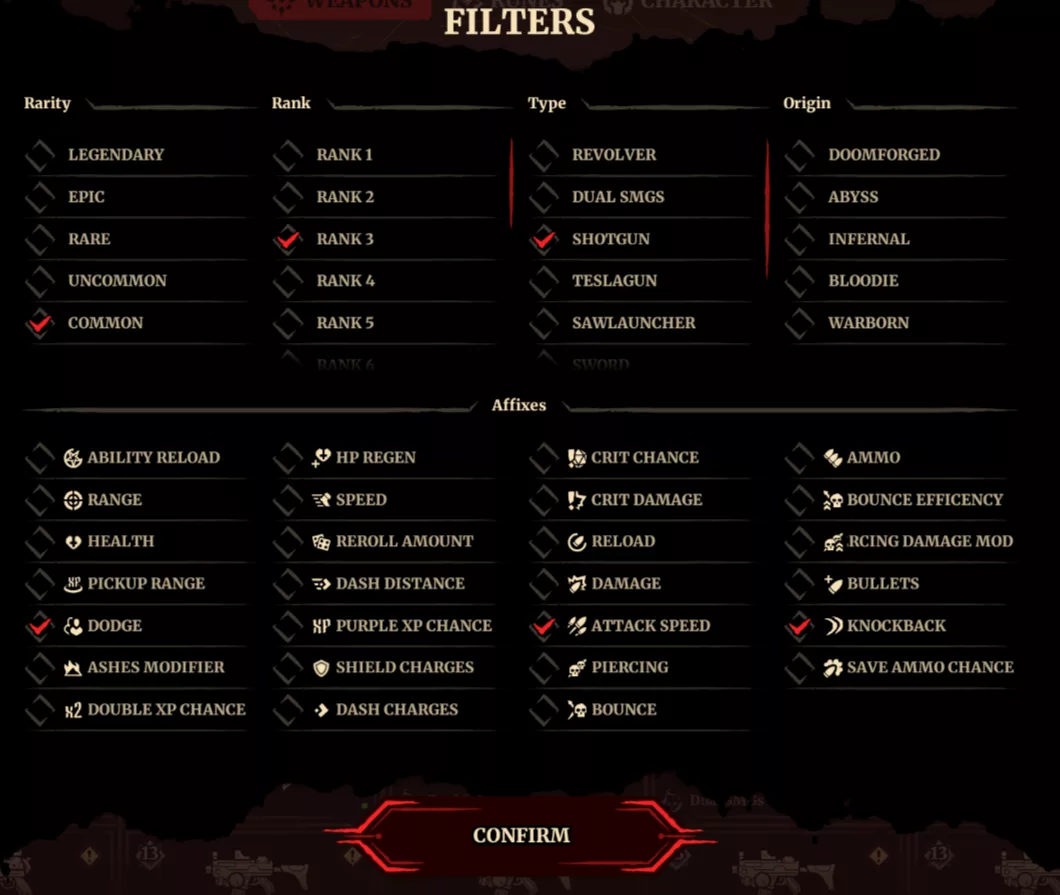Tick the Rank 5 checkbox

tap(288, 323)
